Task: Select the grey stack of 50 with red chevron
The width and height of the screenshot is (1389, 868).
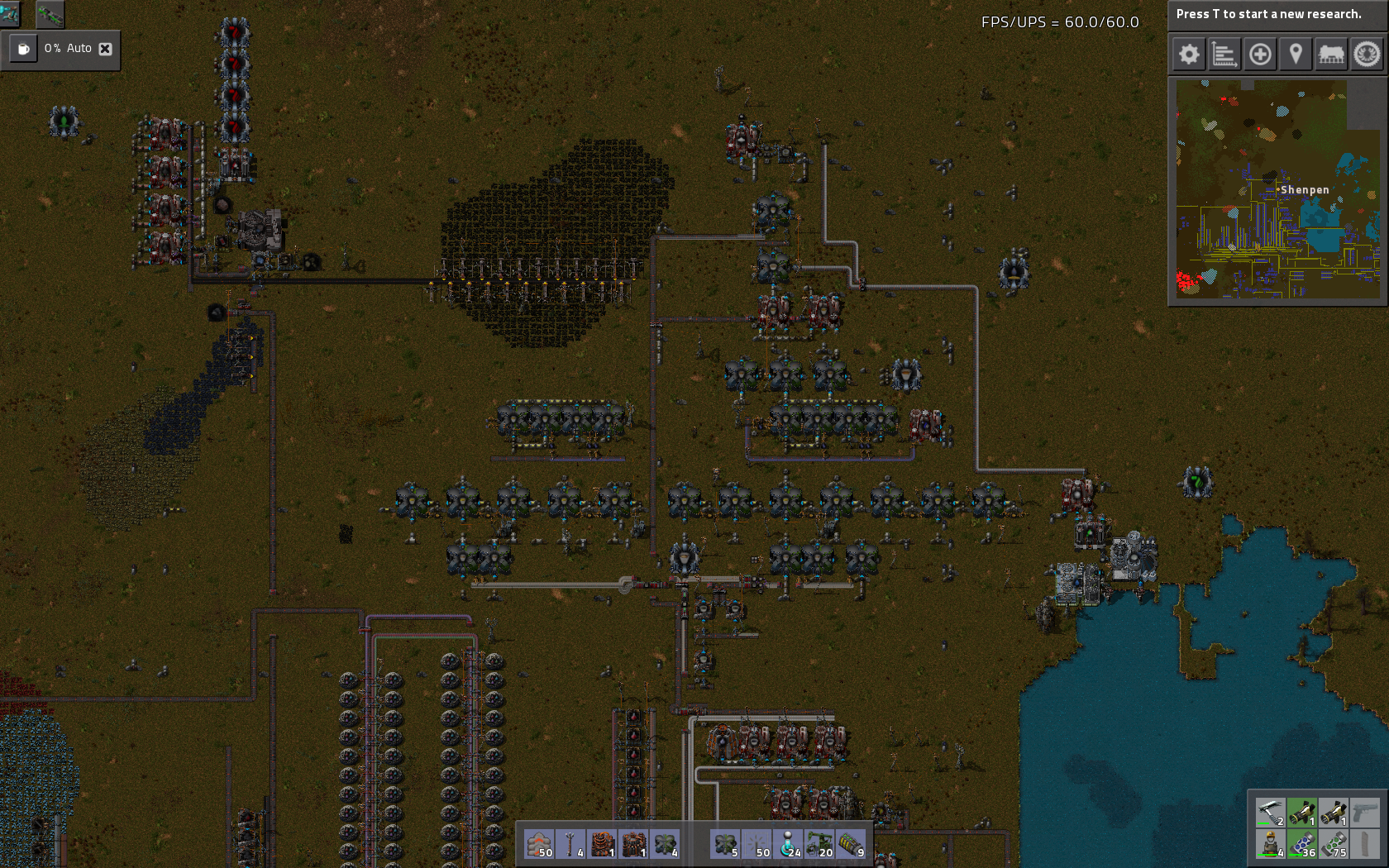Action: [540, 844]
